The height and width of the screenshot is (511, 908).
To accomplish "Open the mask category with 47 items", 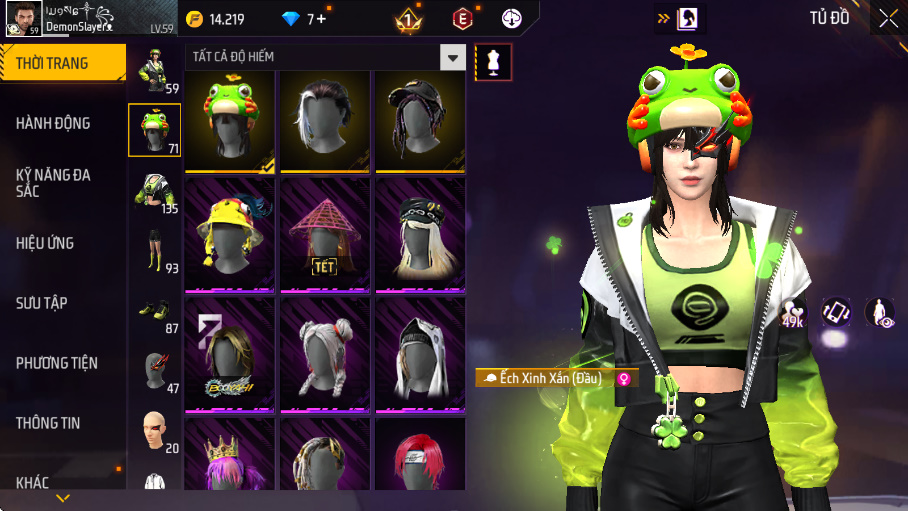I will point(154,370).
